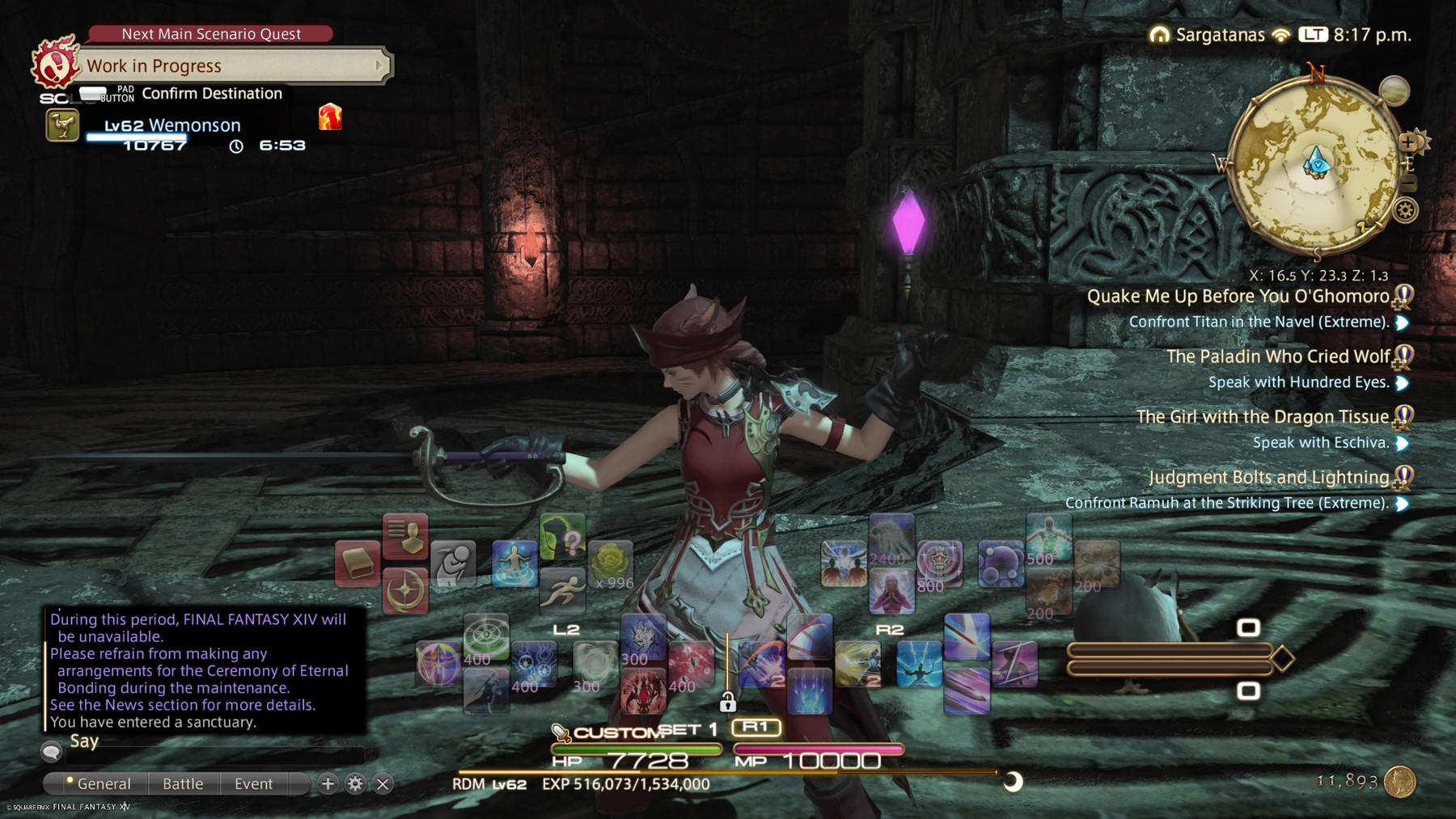Select the Judgment Bolts and Lightning quest
The image size is (1456, 819).
pyautogui.click(x=1268, y=478)
